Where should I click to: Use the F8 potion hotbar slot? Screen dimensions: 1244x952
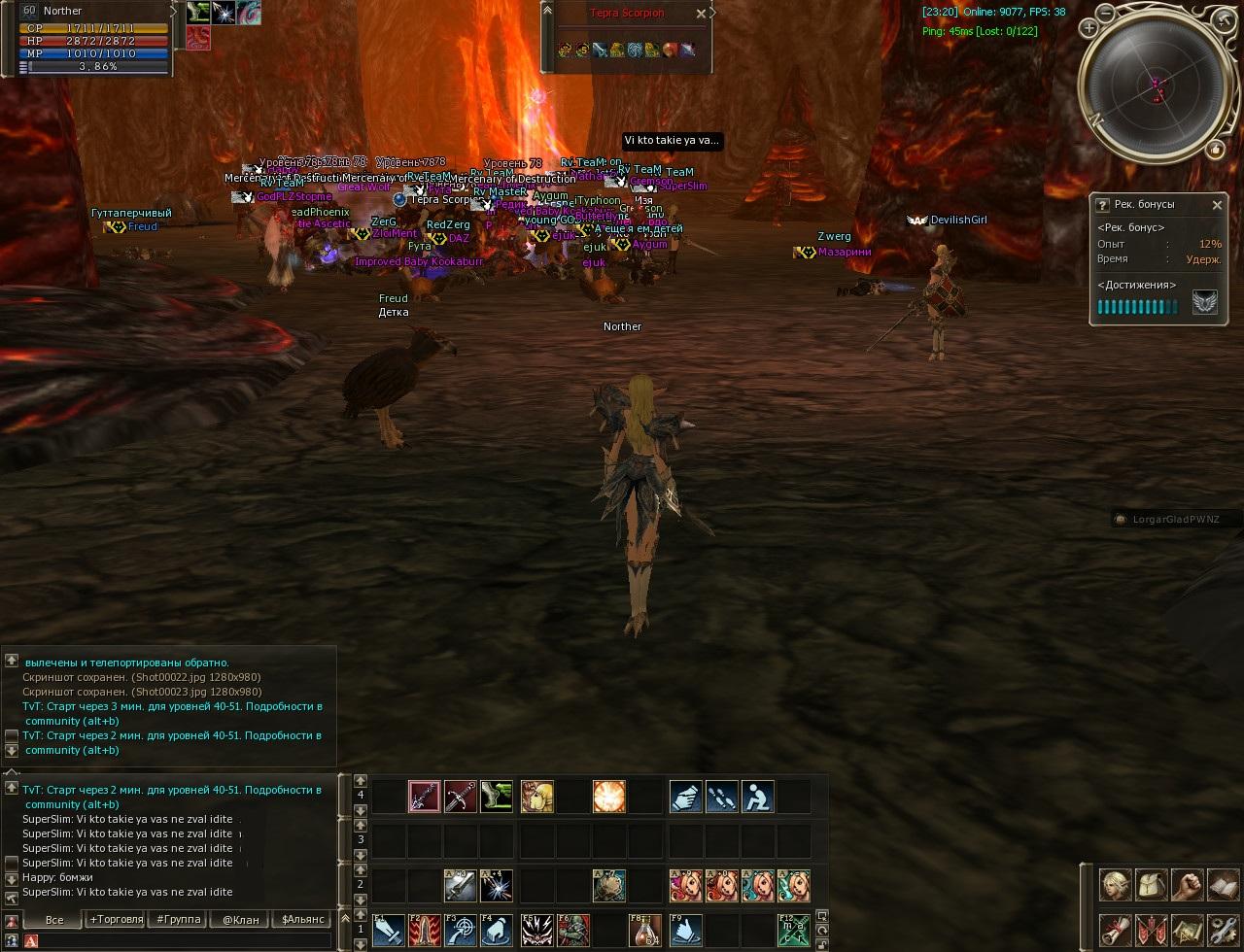(644, 930)
